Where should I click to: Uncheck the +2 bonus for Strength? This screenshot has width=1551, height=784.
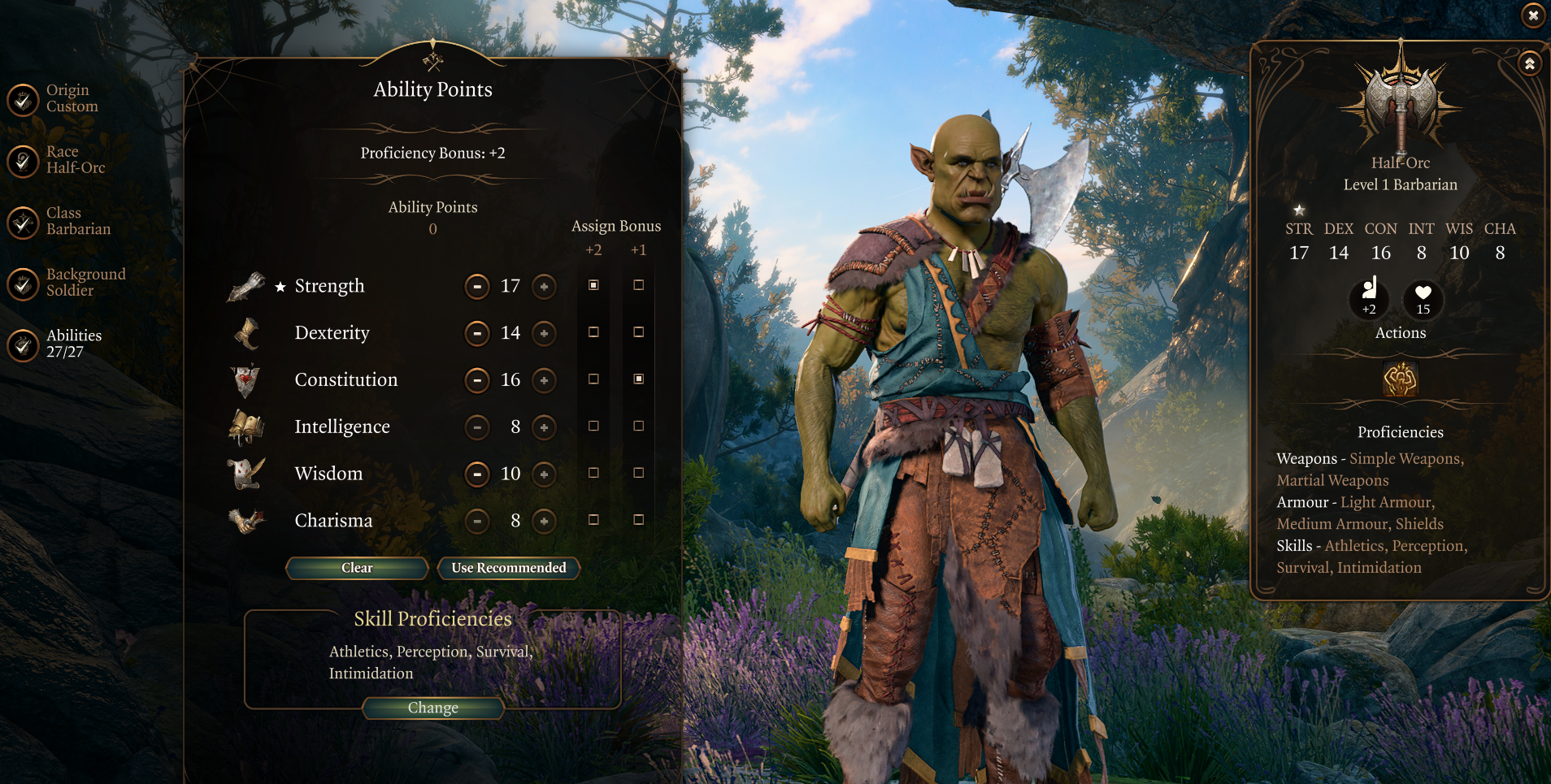[594, 285]
